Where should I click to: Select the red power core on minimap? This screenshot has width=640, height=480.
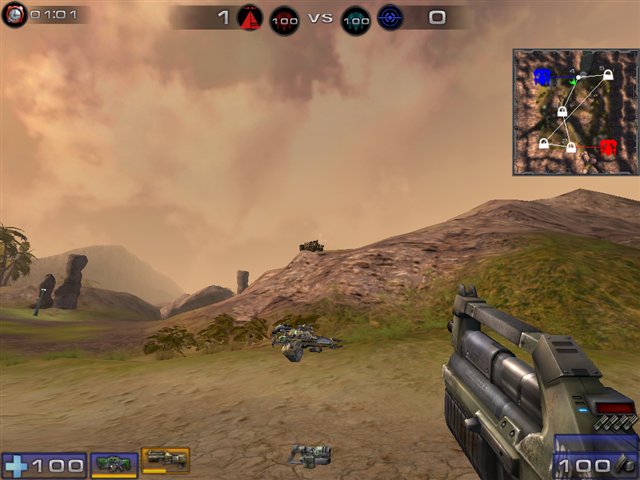[607, 147]
